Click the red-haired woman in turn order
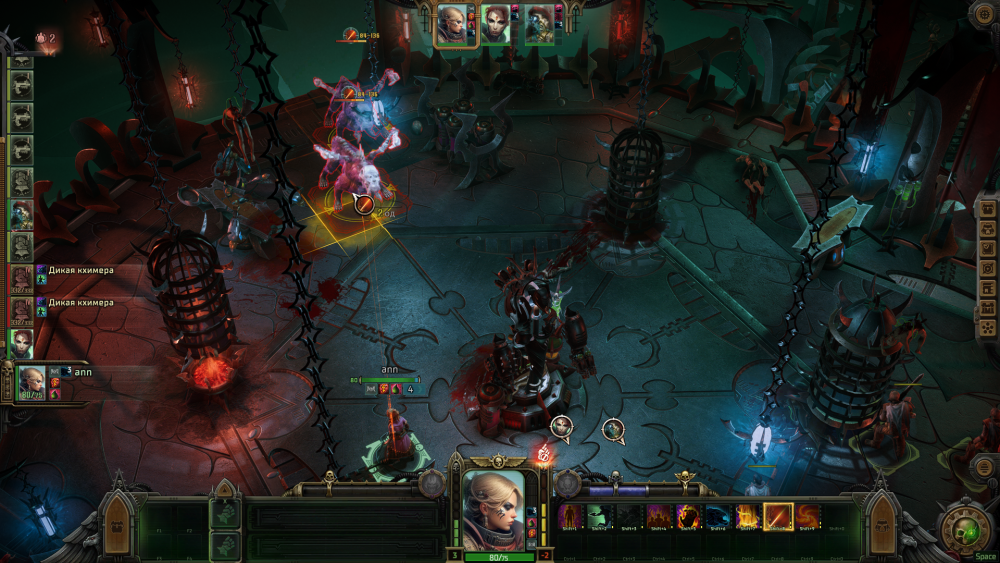This screenshot has height=563, width=1000. [x=21, y=342]
